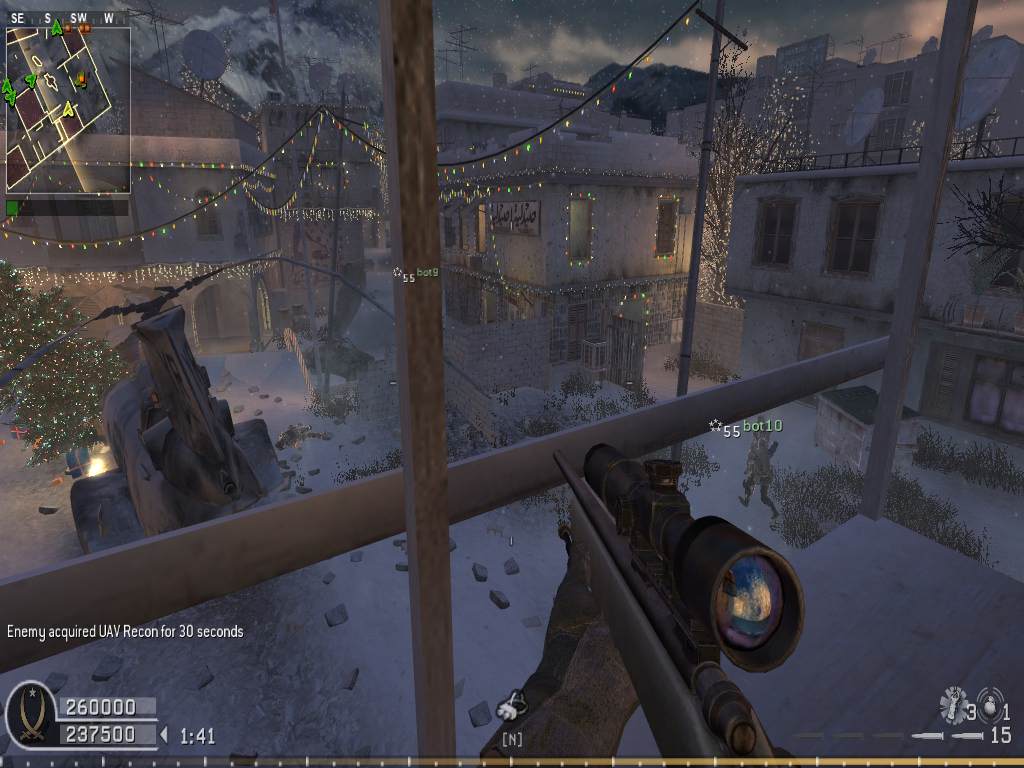Click the stance indicator icon

[512, 706]
